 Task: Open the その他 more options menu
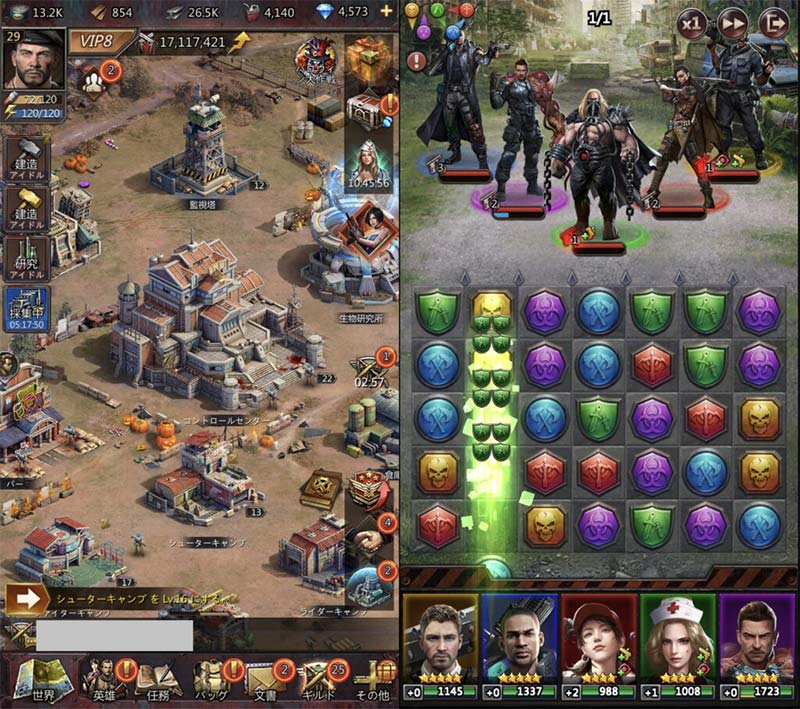click(373, 679)
